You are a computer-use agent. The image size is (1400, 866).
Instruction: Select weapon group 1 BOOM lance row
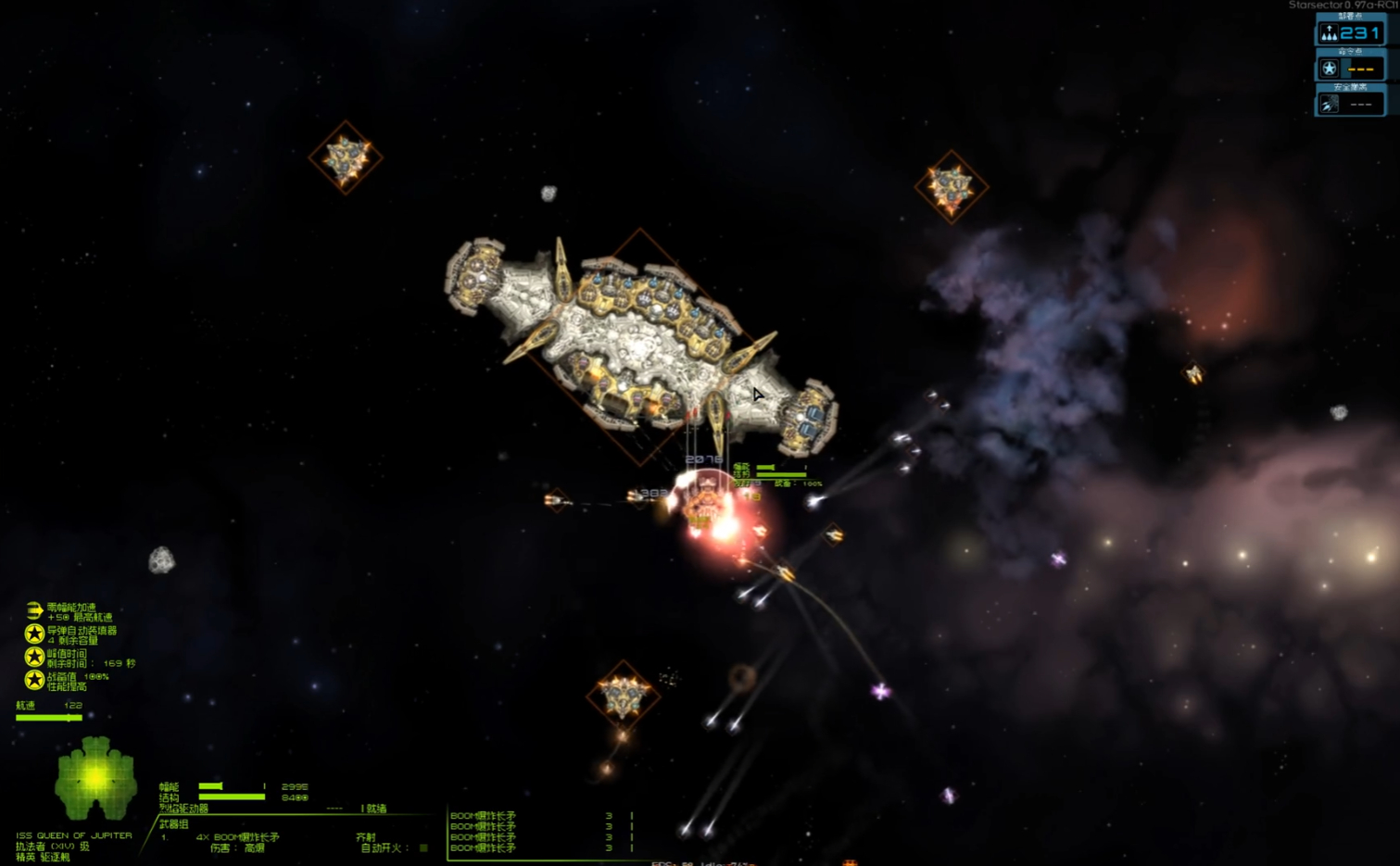(x=237, y=837)
